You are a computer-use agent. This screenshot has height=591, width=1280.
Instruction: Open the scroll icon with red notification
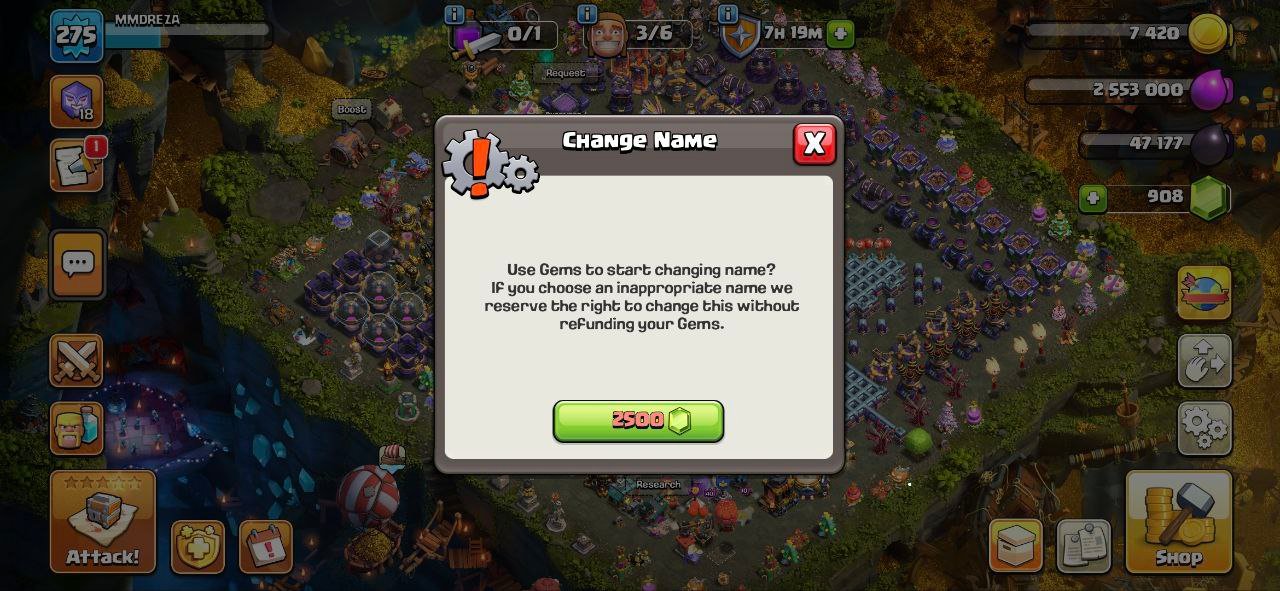(77, 166)
